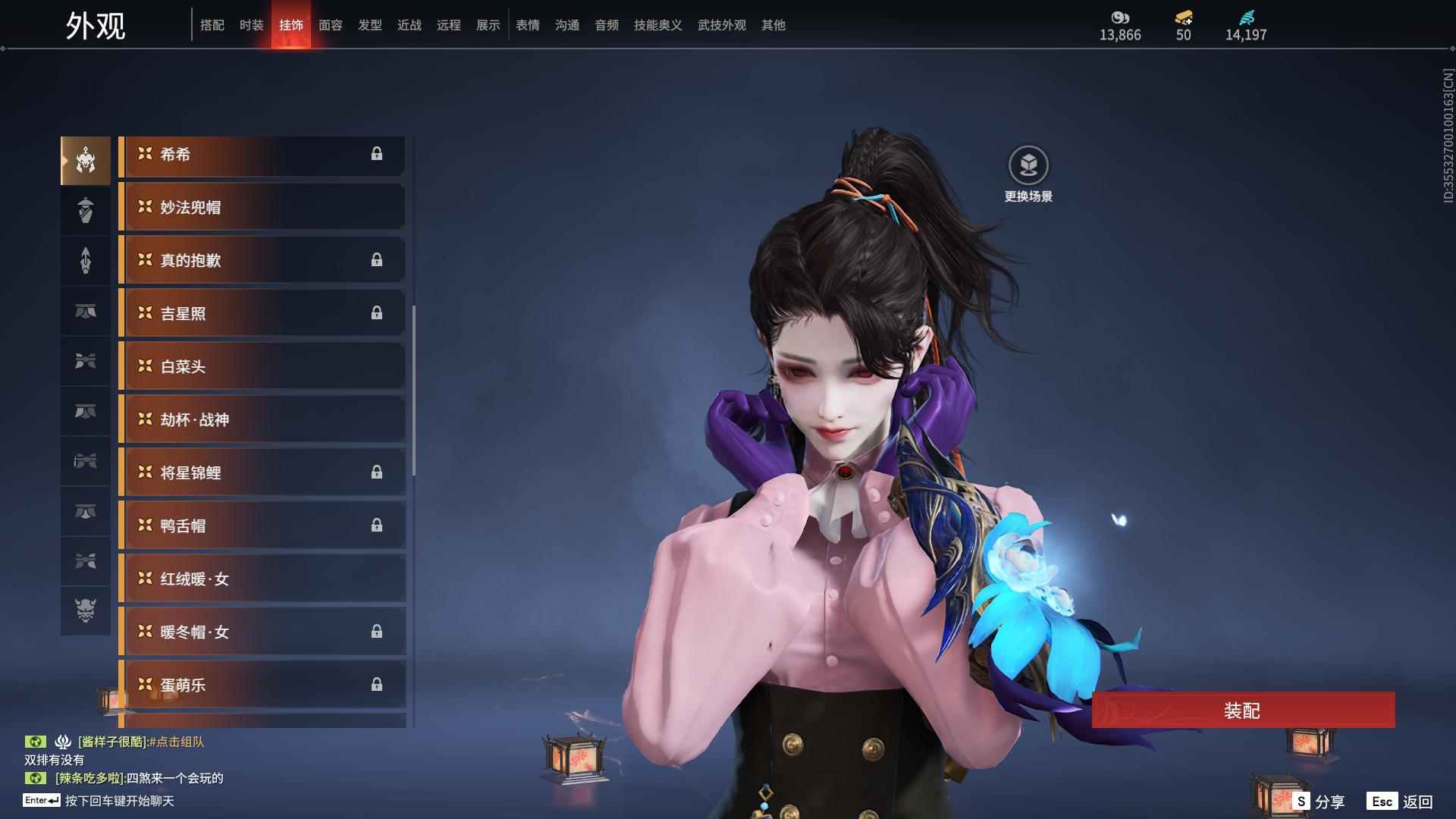Select the waist skirt category icon in sidebar
The image size is (1456, 819).
point(85,312)
